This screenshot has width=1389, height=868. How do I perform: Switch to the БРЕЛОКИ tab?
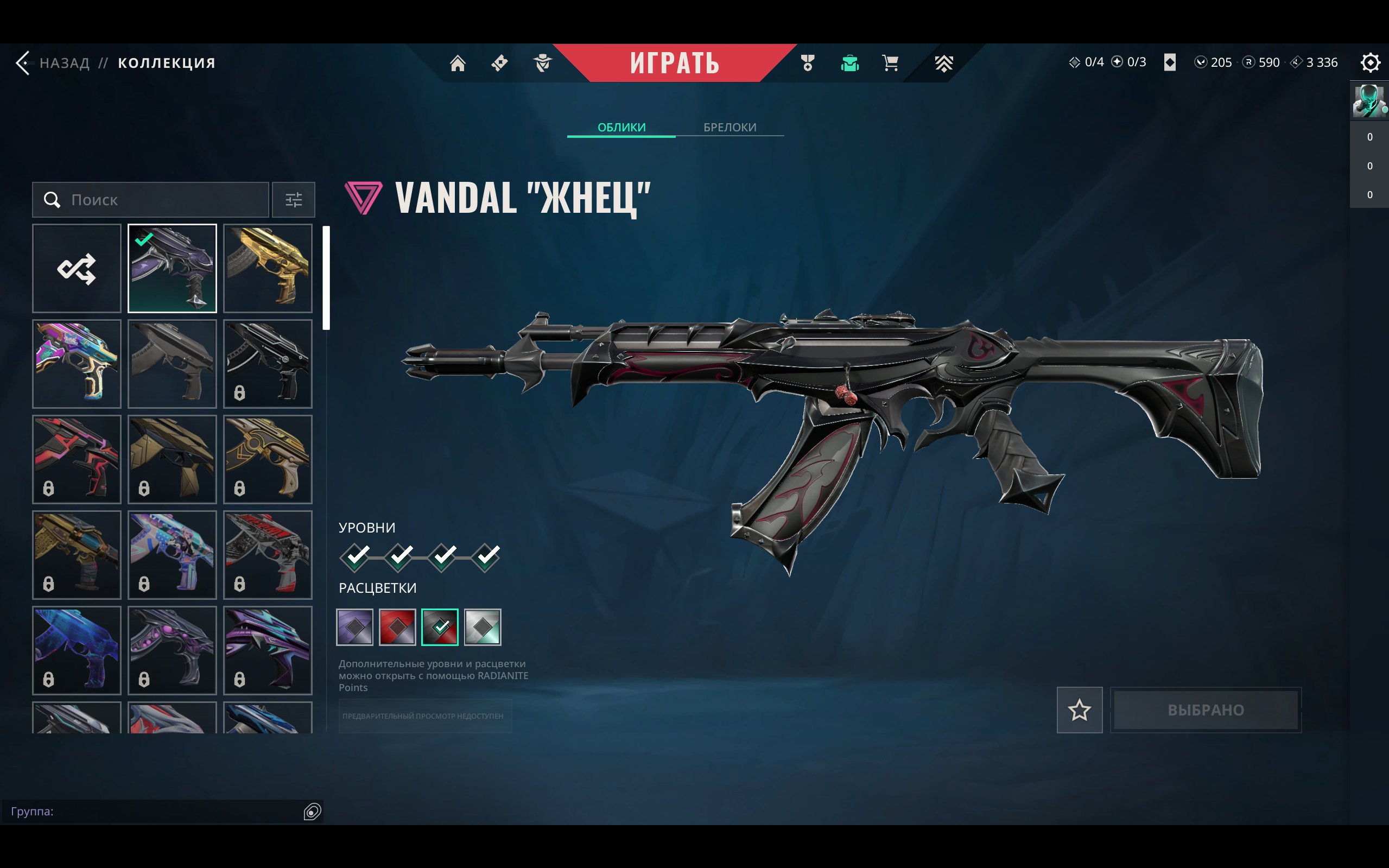click(730, 127)
